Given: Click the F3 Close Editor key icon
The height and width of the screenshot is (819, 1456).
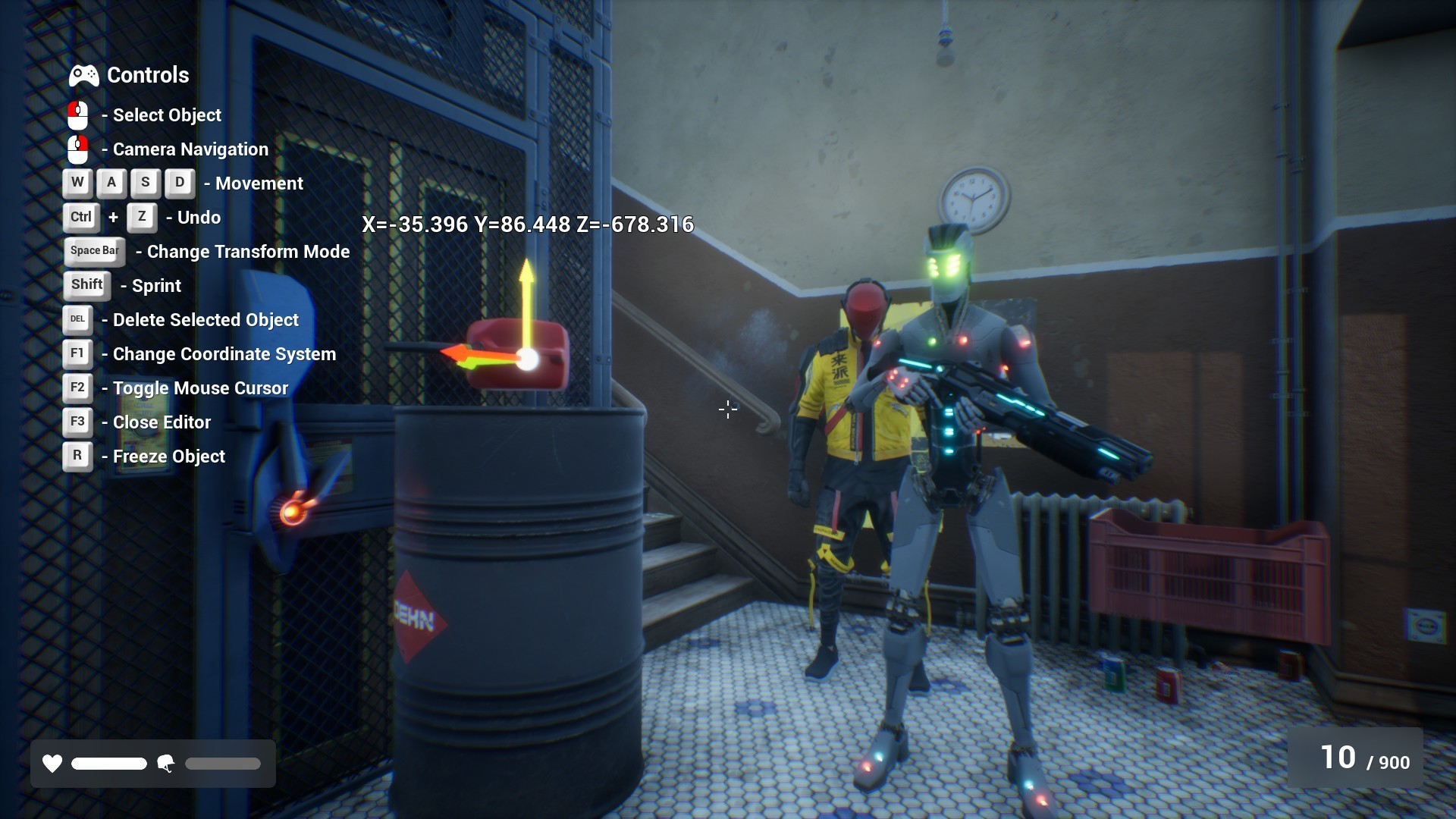Looking at the screenshot, I should click(77, 422).
